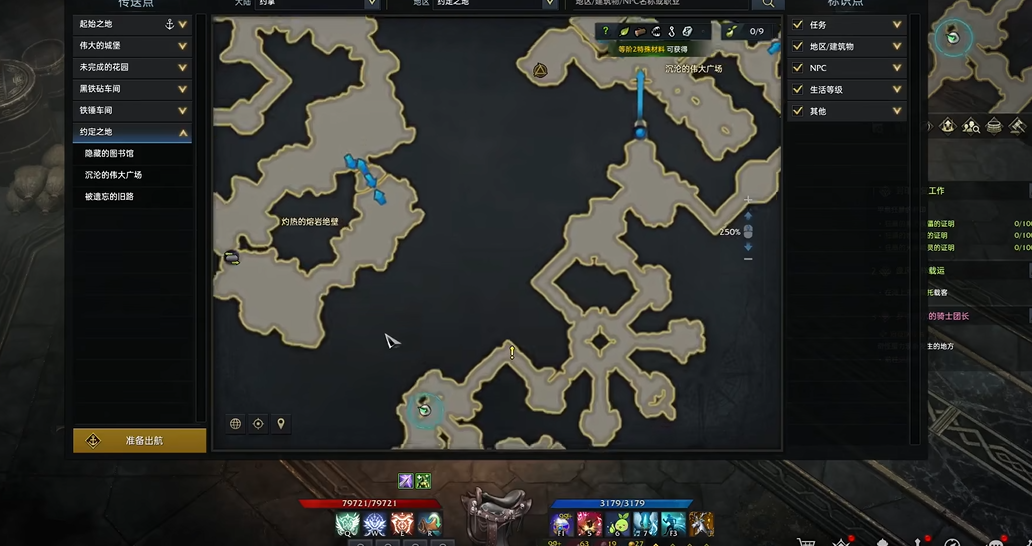The image size is (1032, 546).
Task: Expand the 黑铁砧车间 entry
Action: (x=183, y=89)
